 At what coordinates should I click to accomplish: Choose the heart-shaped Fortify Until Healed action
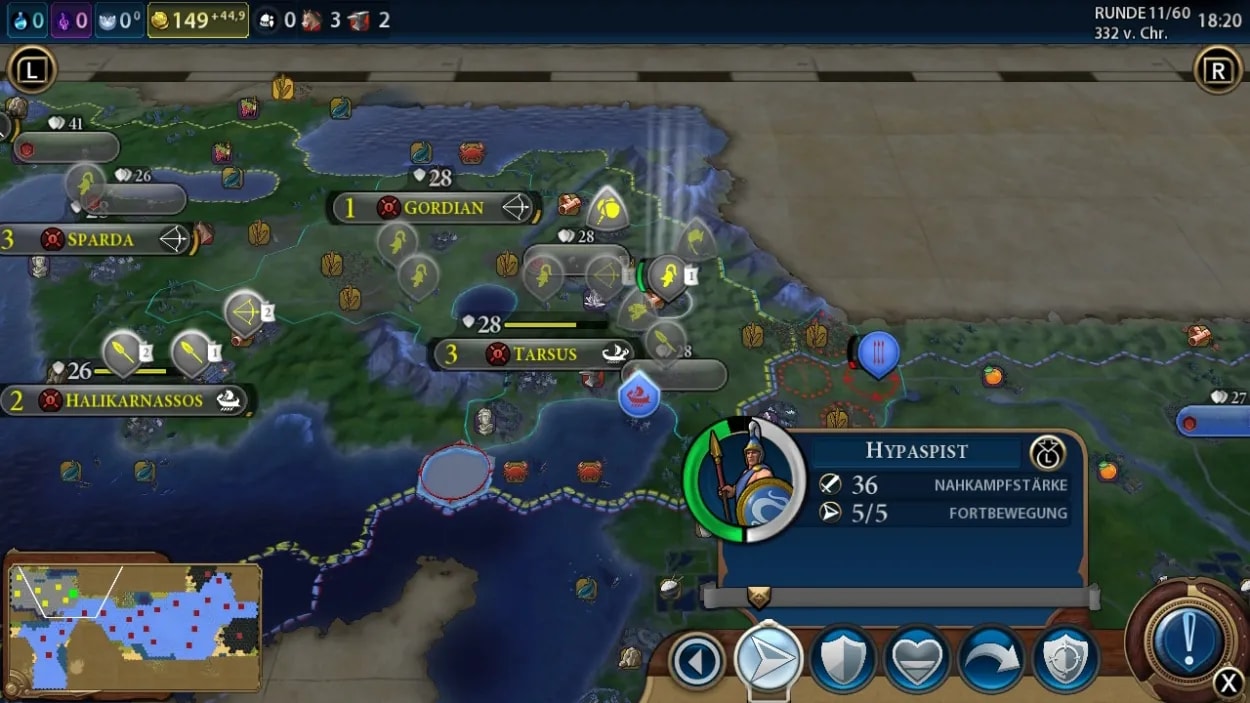916,660
